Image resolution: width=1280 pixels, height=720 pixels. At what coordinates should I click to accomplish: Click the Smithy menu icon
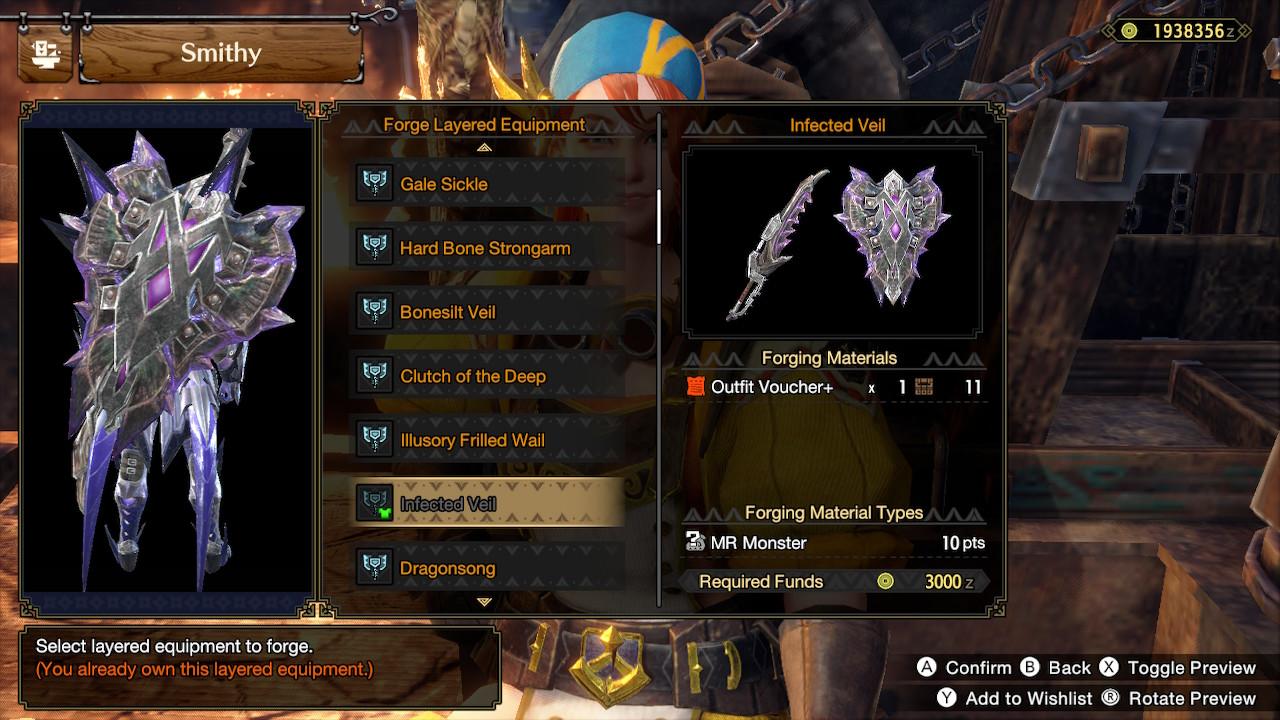pos(44,53)
